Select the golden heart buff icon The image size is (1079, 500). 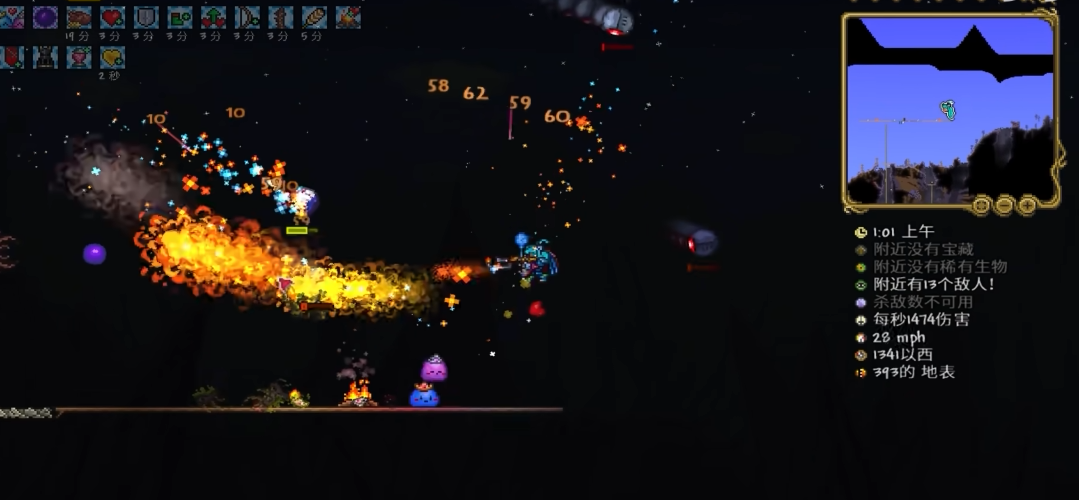coord(112,57)
